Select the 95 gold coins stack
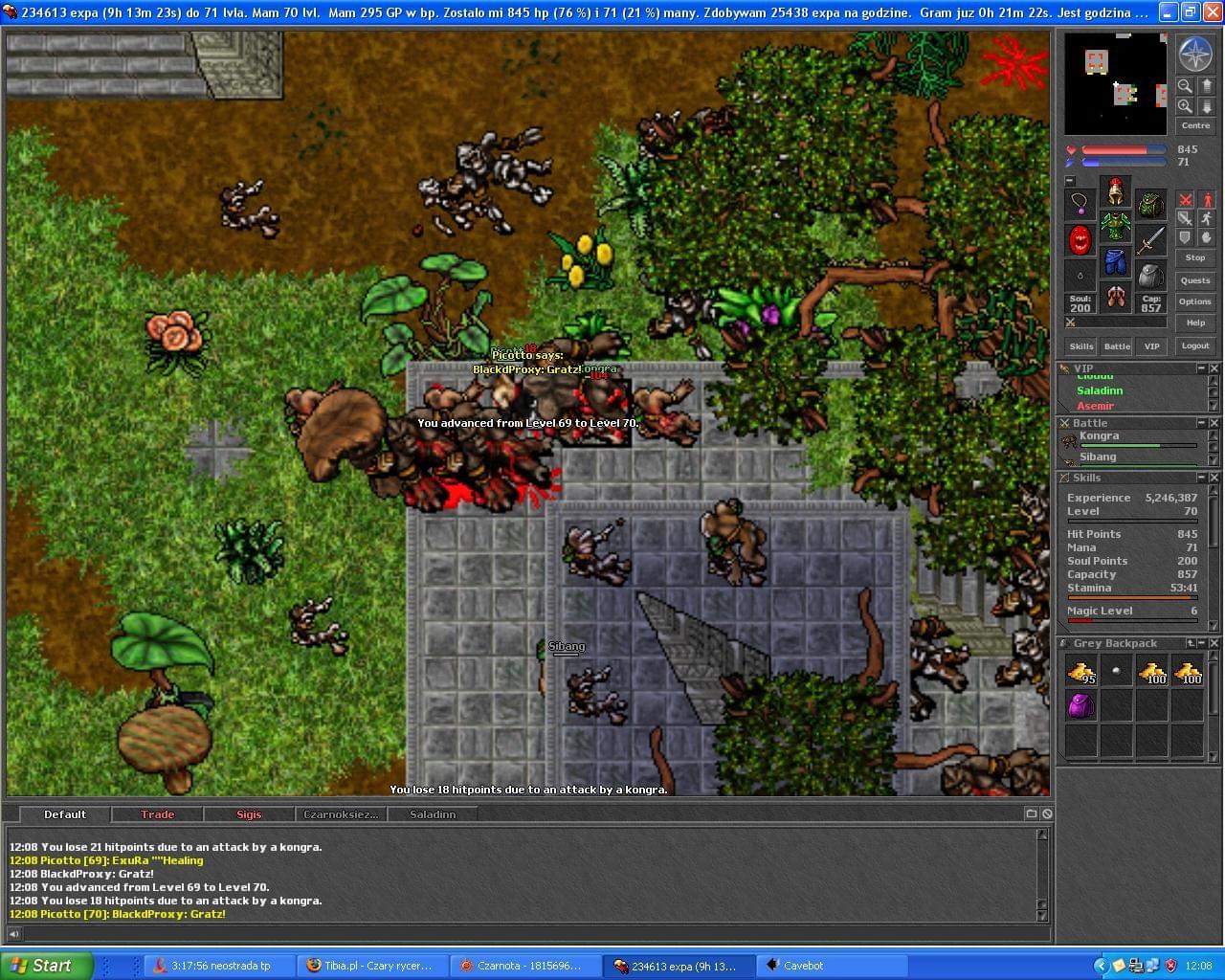 tap(1080, 672)
